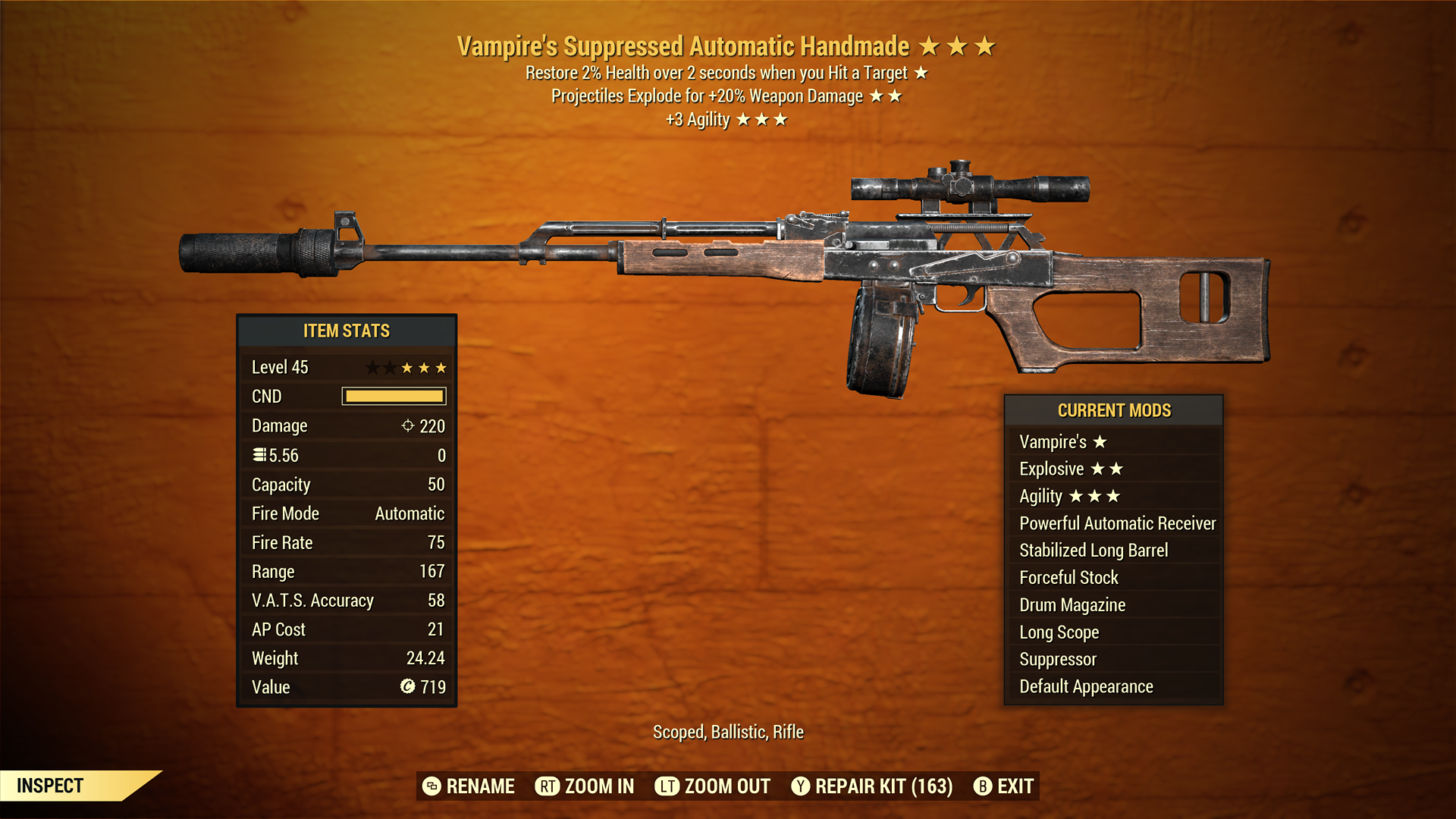Select the Powerful Automatic Receiver mod
The width and height of the screenshot is (1456, 819).
point(1116,523)
